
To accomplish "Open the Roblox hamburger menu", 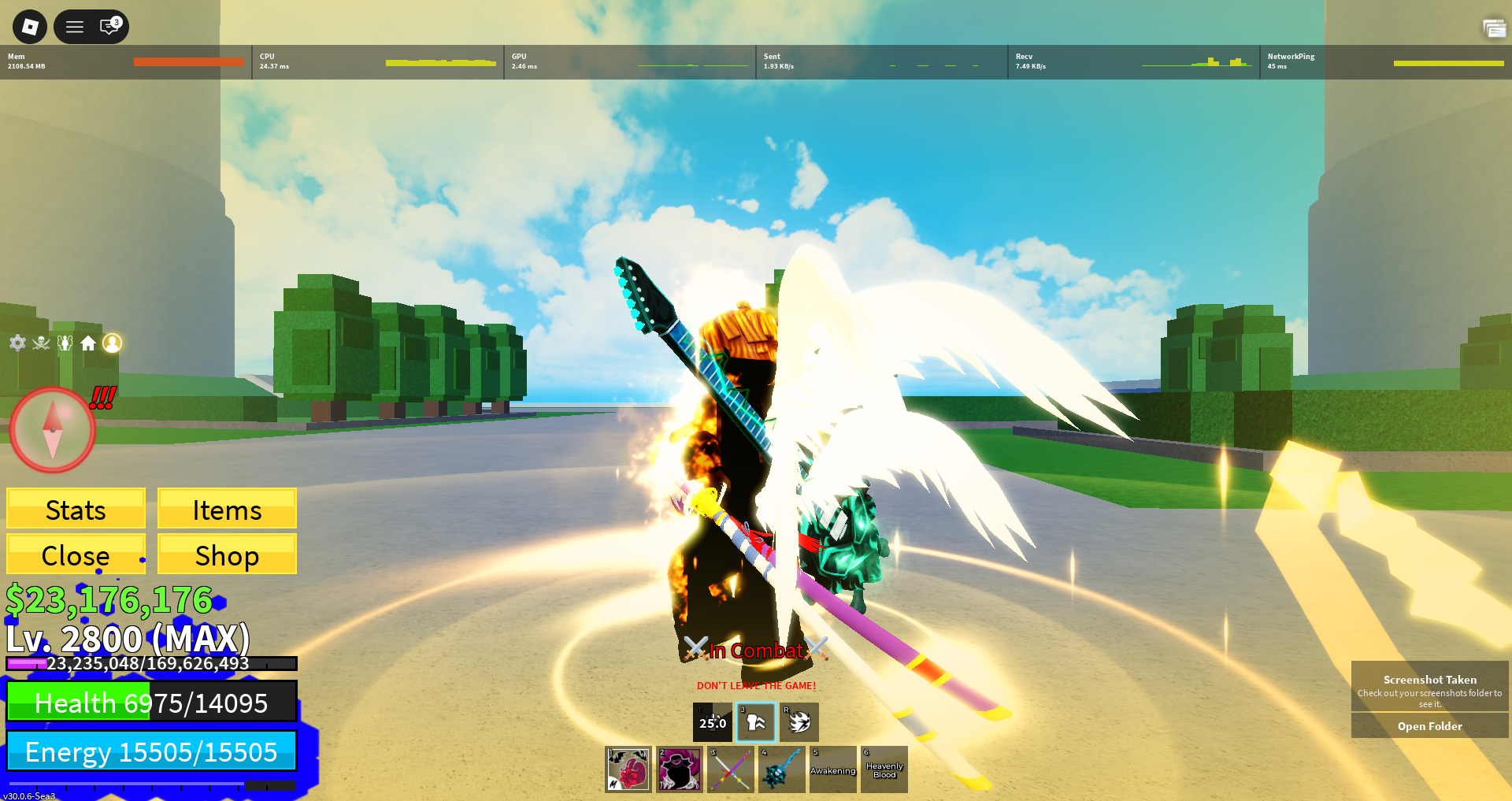I will pos(75,27).
